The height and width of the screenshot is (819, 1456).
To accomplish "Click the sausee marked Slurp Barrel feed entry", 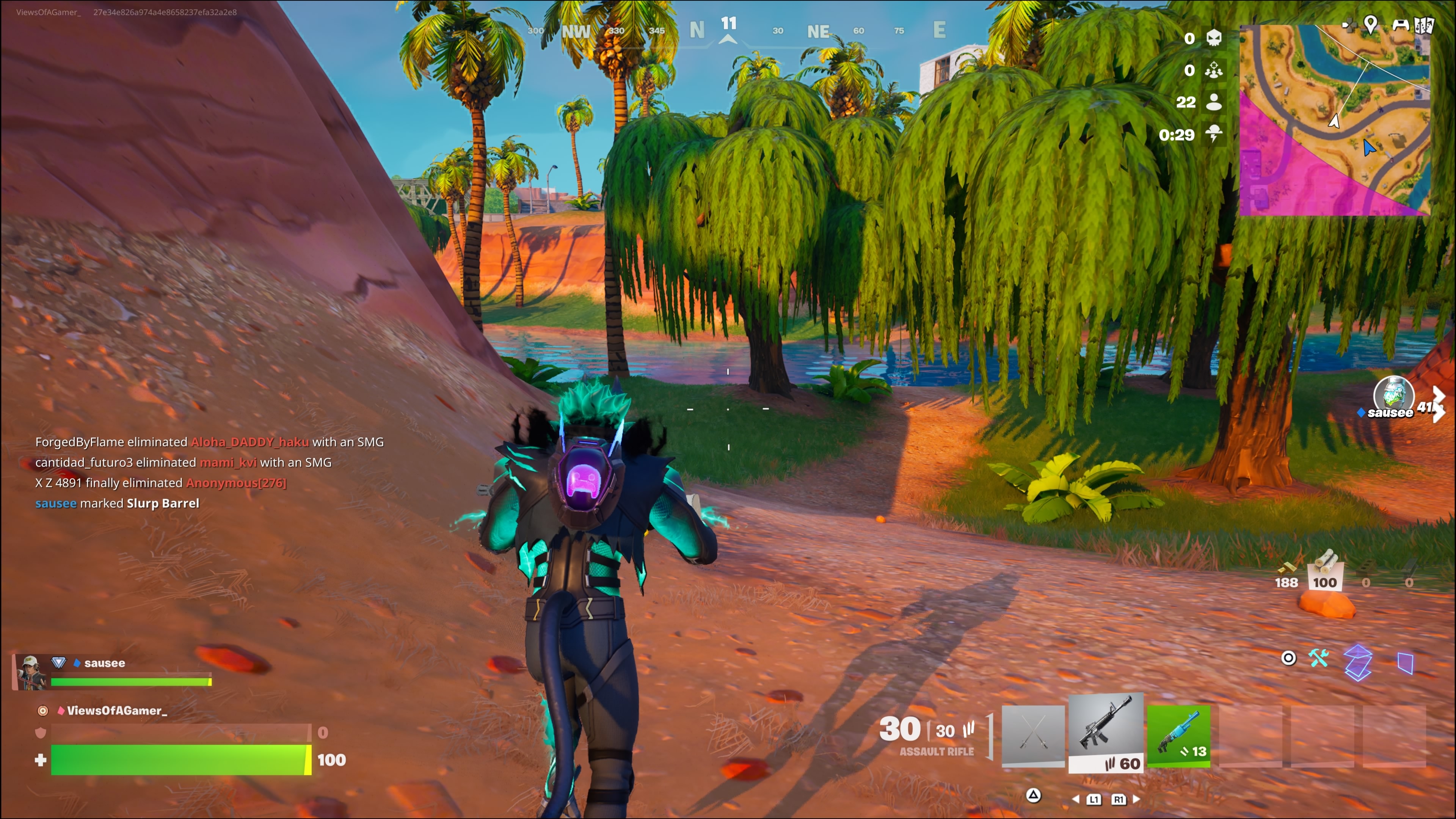I will [x=117, y=503].
